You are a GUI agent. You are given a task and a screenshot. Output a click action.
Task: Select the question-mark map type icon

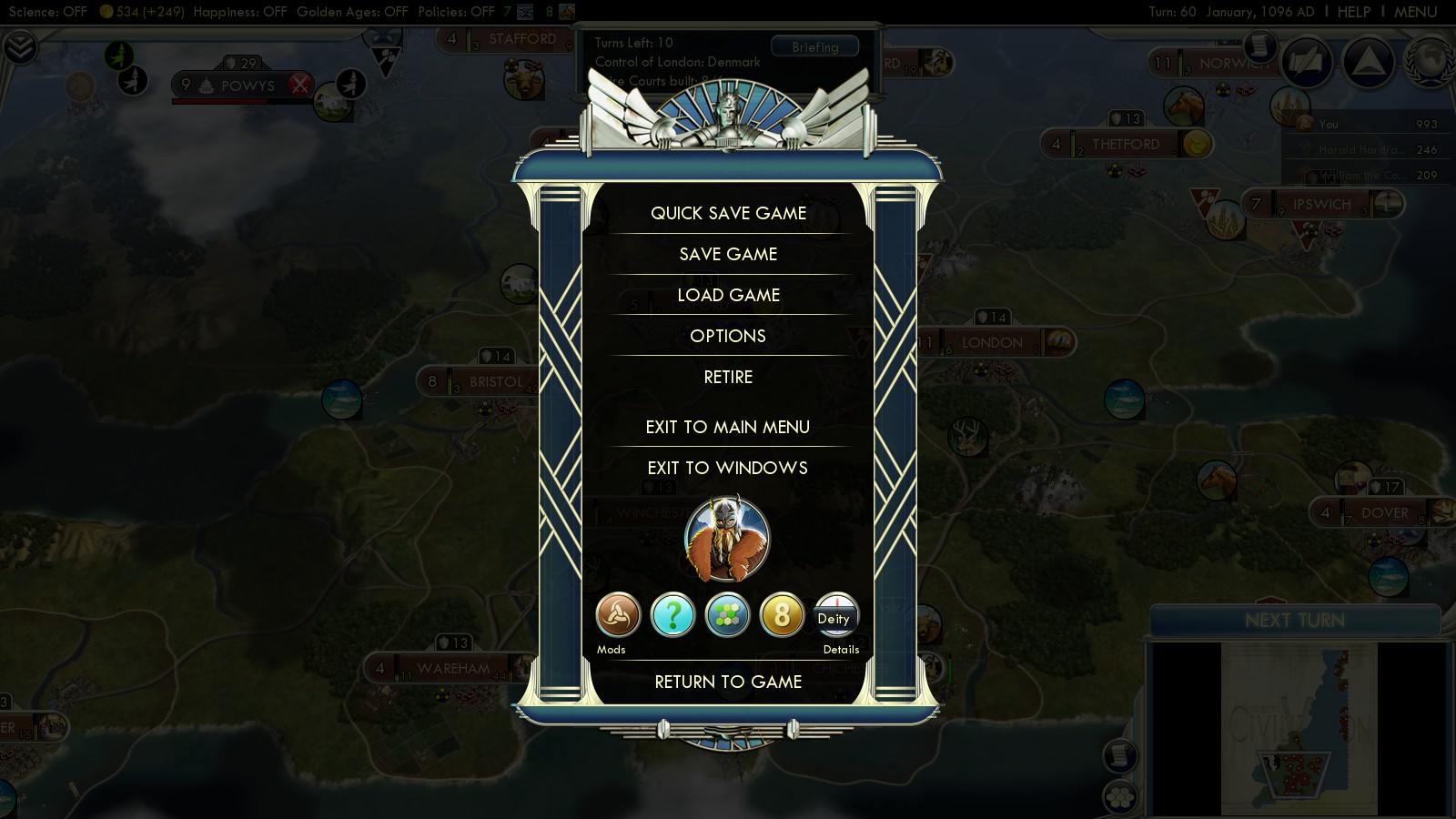point(672,616)
